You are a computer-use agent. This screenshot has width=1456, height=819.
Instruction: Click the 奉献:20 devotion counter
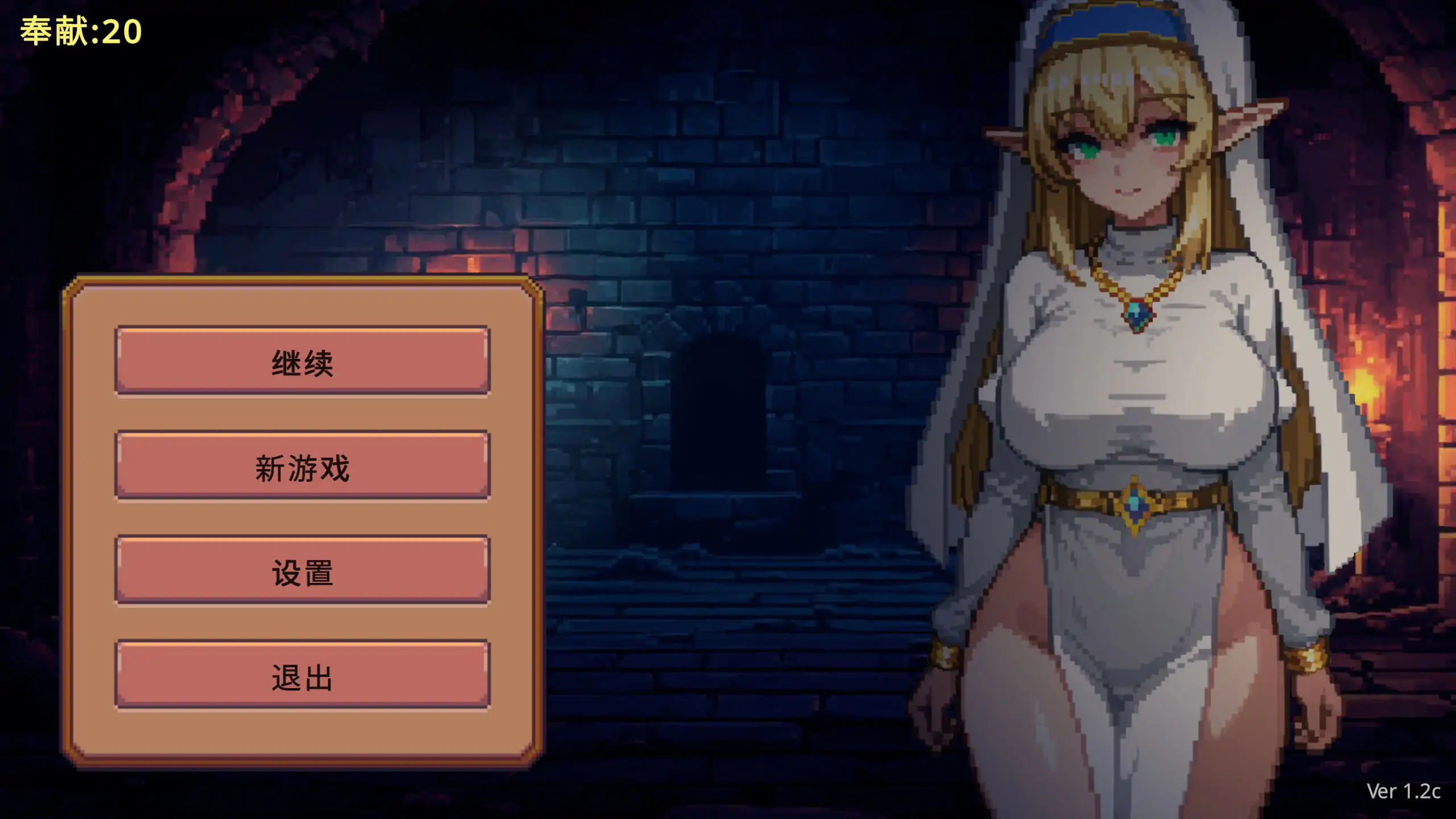(x=80, y=31)
